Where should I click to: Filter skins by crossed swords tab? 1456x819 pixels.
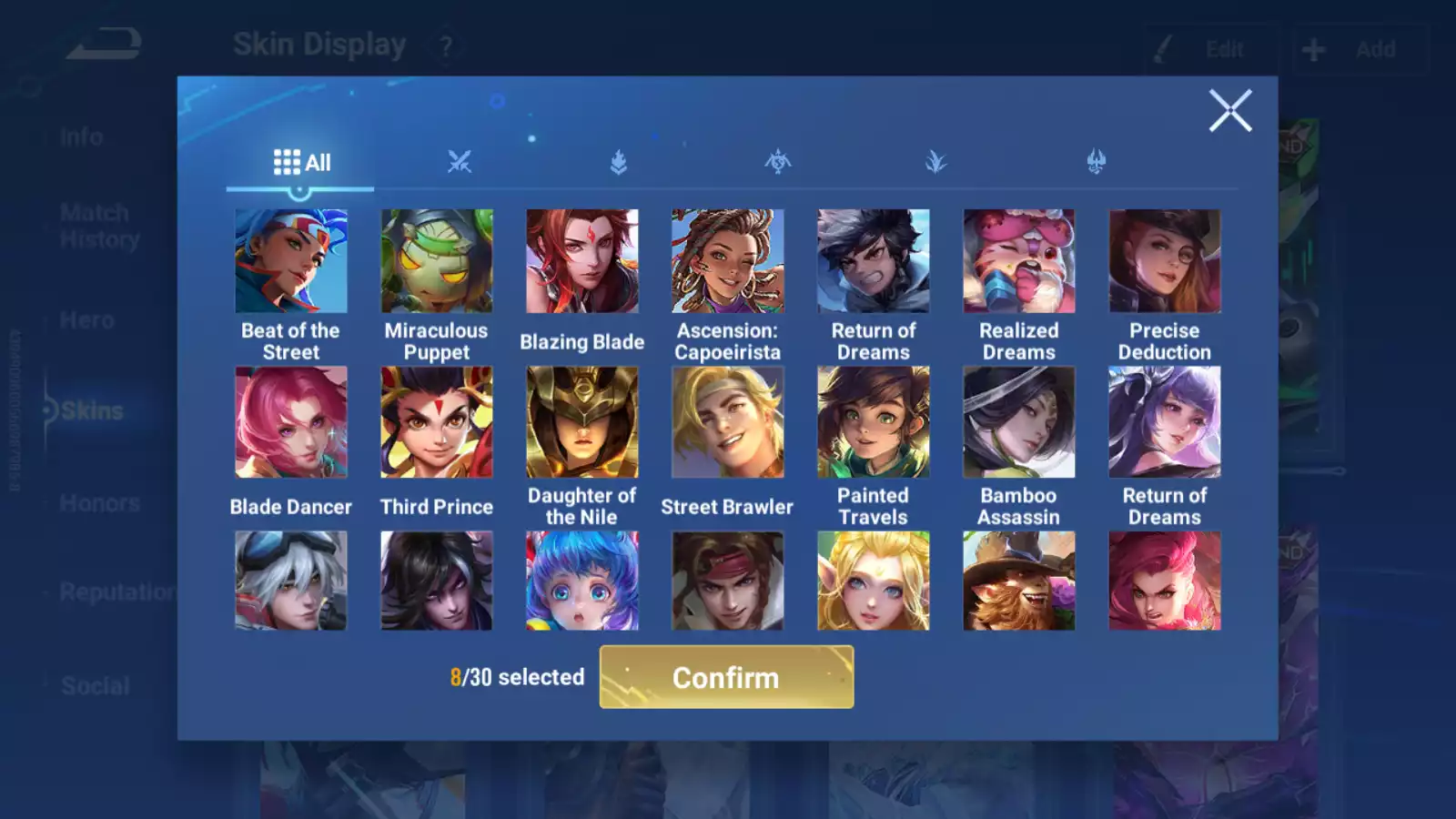tap(460, 163)
